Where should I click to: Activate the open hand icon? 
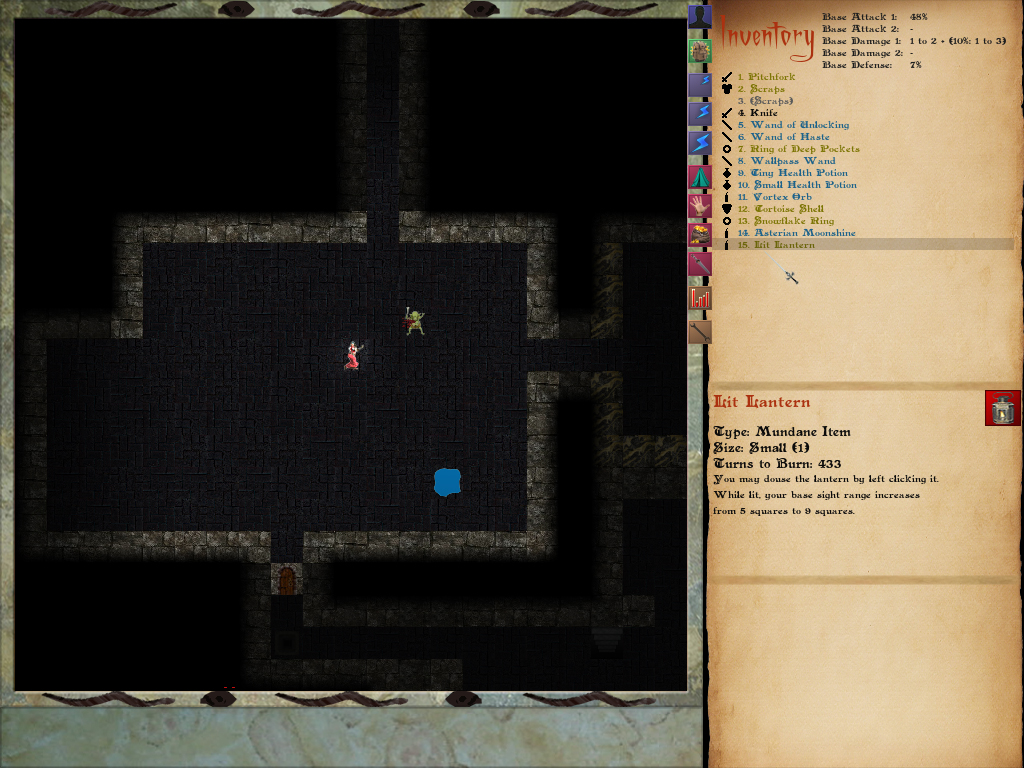[700, 206]
